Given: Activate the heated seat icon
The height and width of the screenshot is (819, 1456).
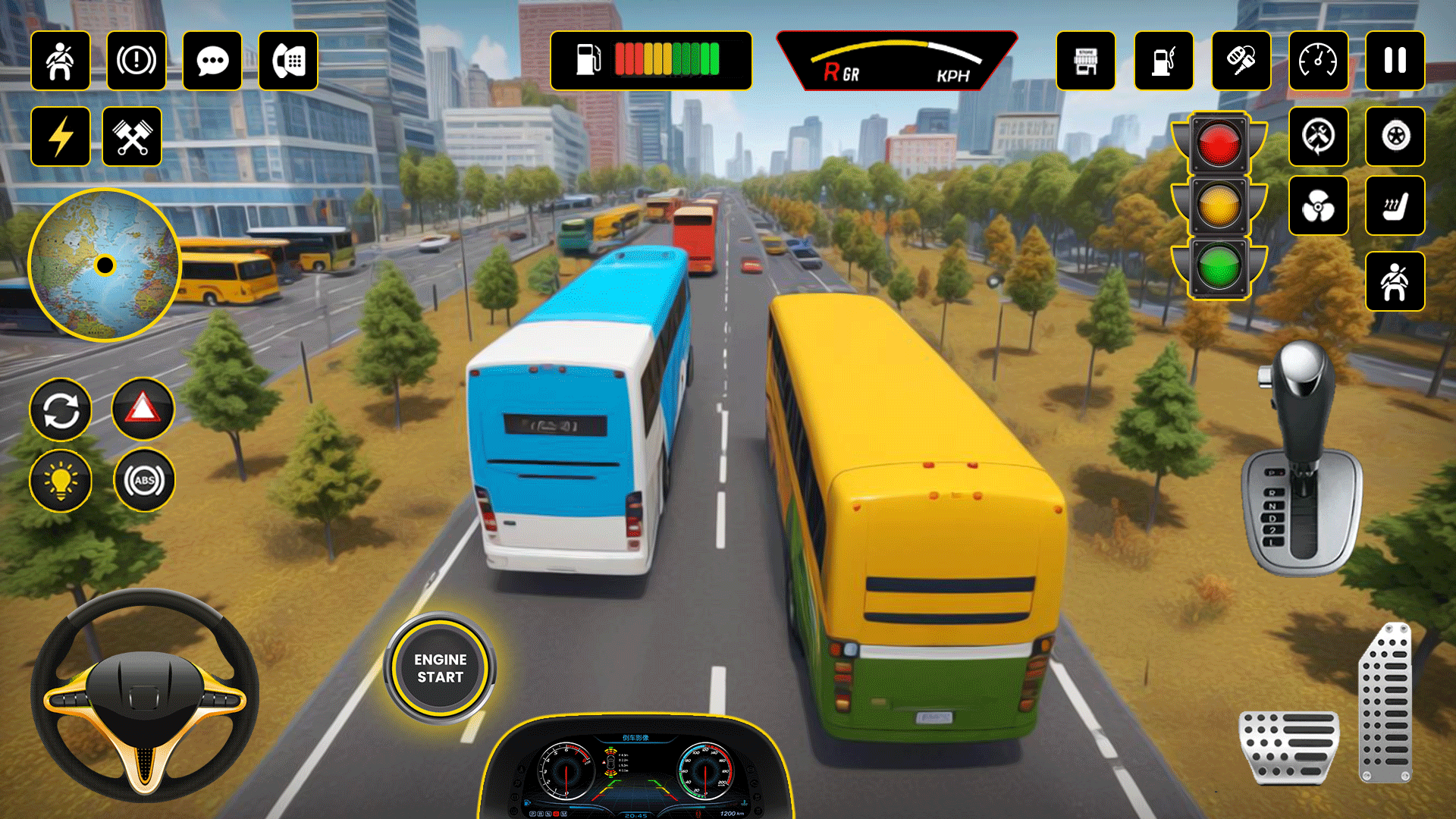Looking at the screenshot, I should point(1395,206).
